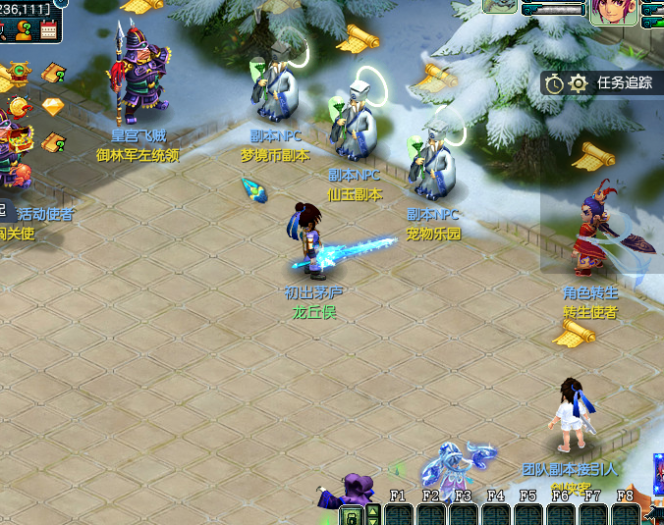Click the quest tracker clock icon
Image resolution: width=664 pixels, height=525 pixels.
click(x=554, y=83)
